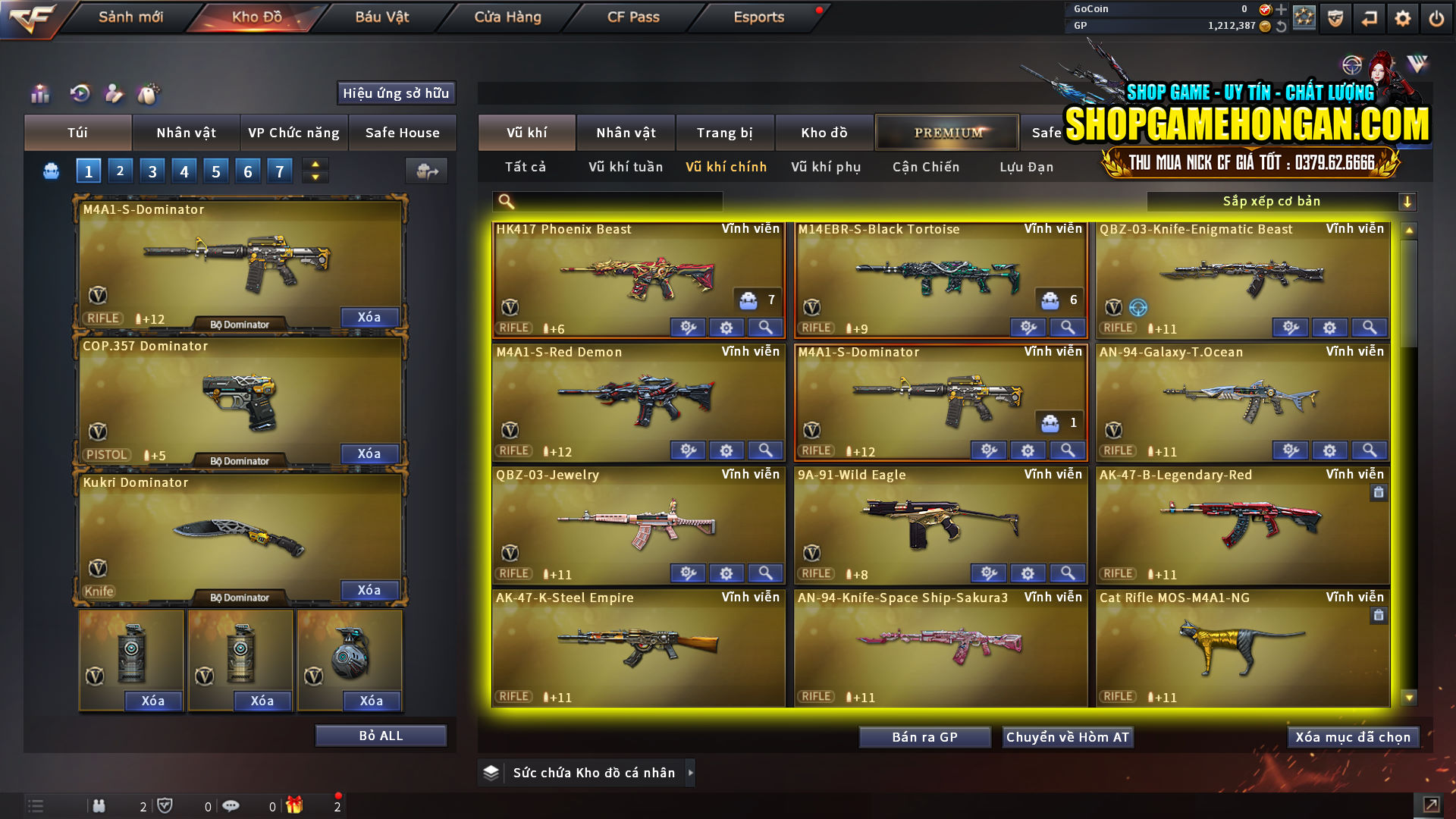Click the power button icon at top right
Screen dimensions: 1456x819
point(1437,17)
